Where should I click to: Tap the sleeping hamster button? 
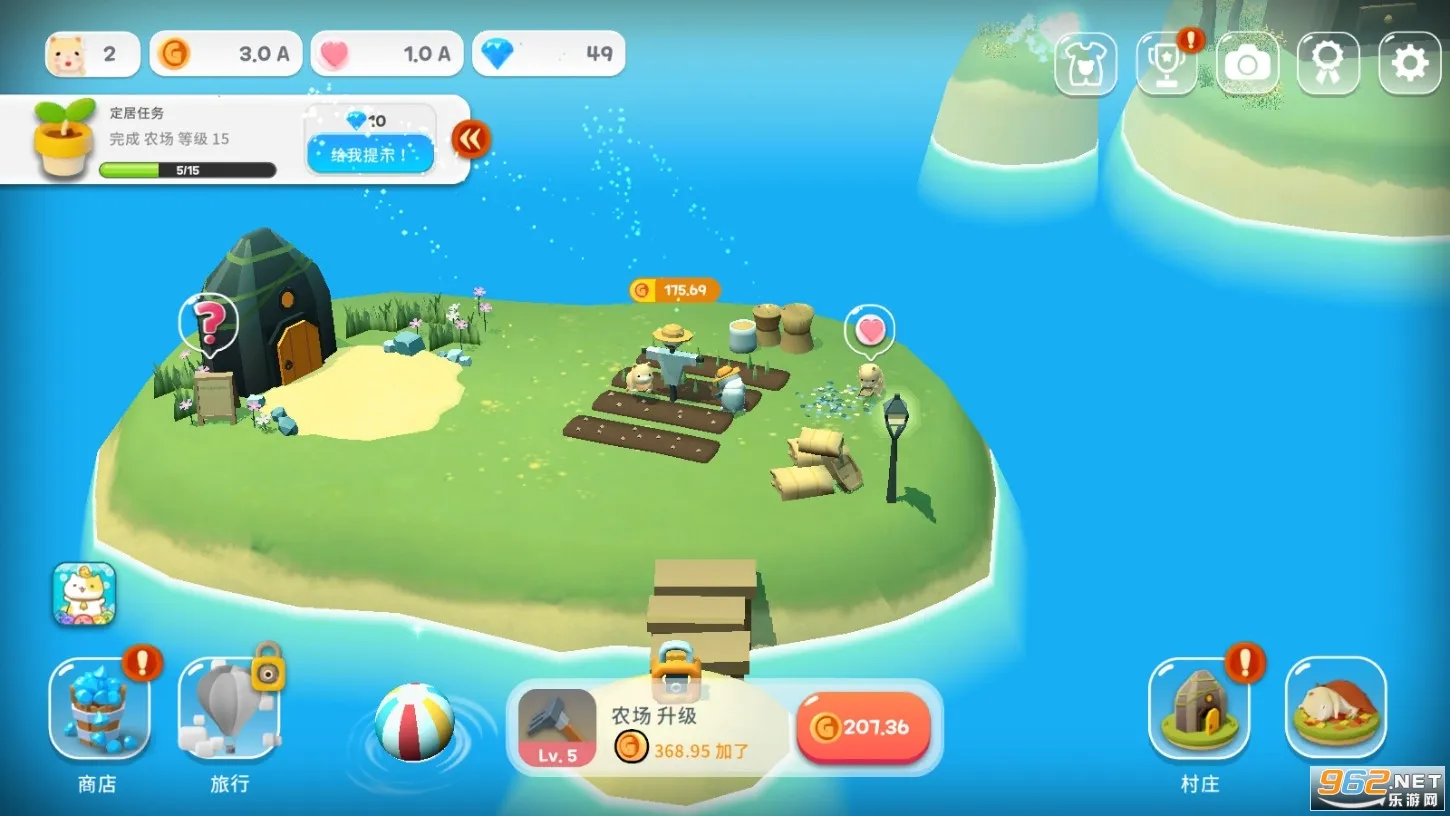pyautogui.click(x=1335, y=707)
